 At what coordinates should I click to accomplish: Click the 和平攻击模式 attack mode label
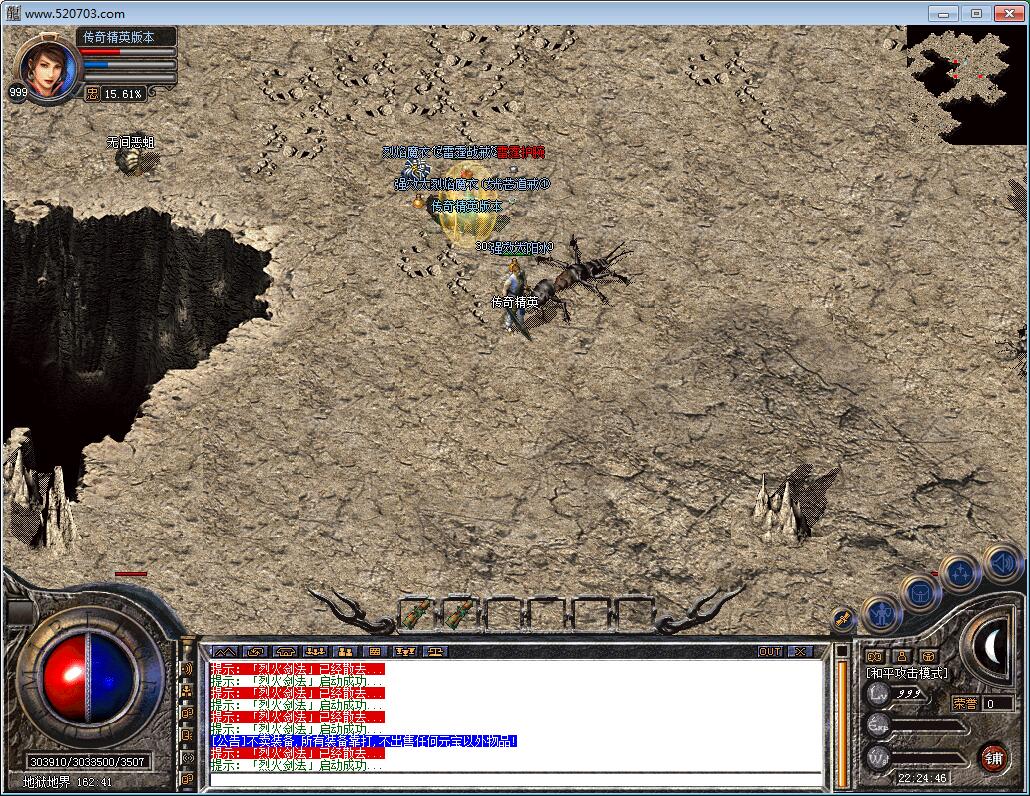pyautogui.click(x=907, y=673)
